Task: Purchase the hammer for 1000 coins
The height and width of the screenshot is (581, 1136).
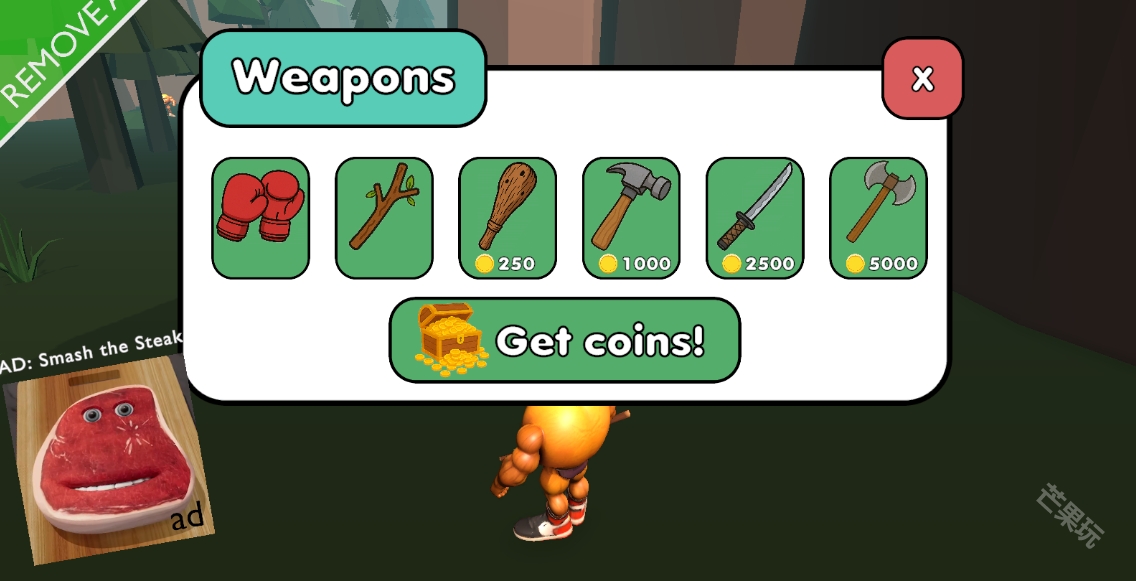Action: (x=631, y=217)
